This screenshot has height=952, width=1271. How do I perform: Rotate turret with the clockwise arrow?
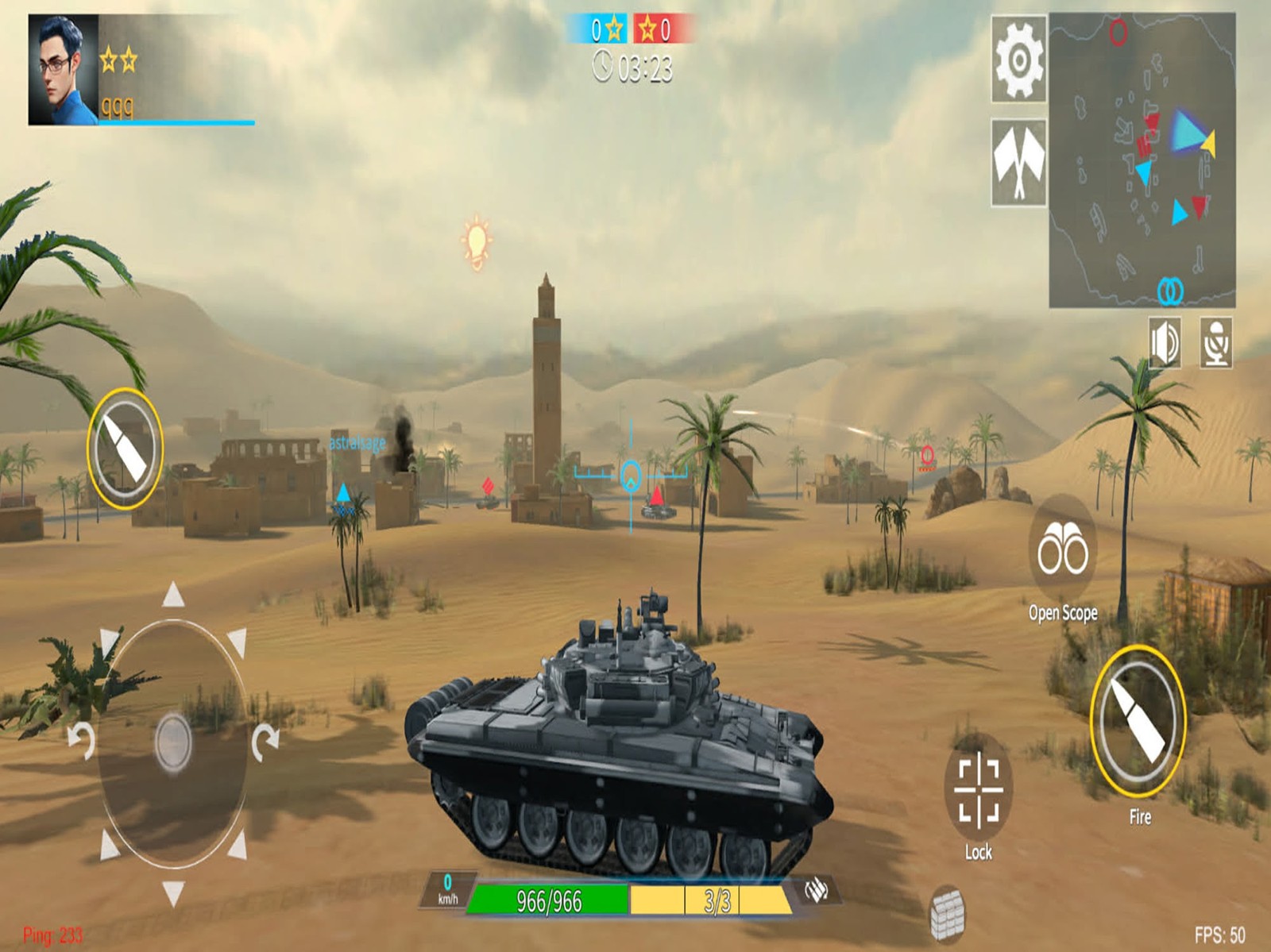(x=265, y=740)
